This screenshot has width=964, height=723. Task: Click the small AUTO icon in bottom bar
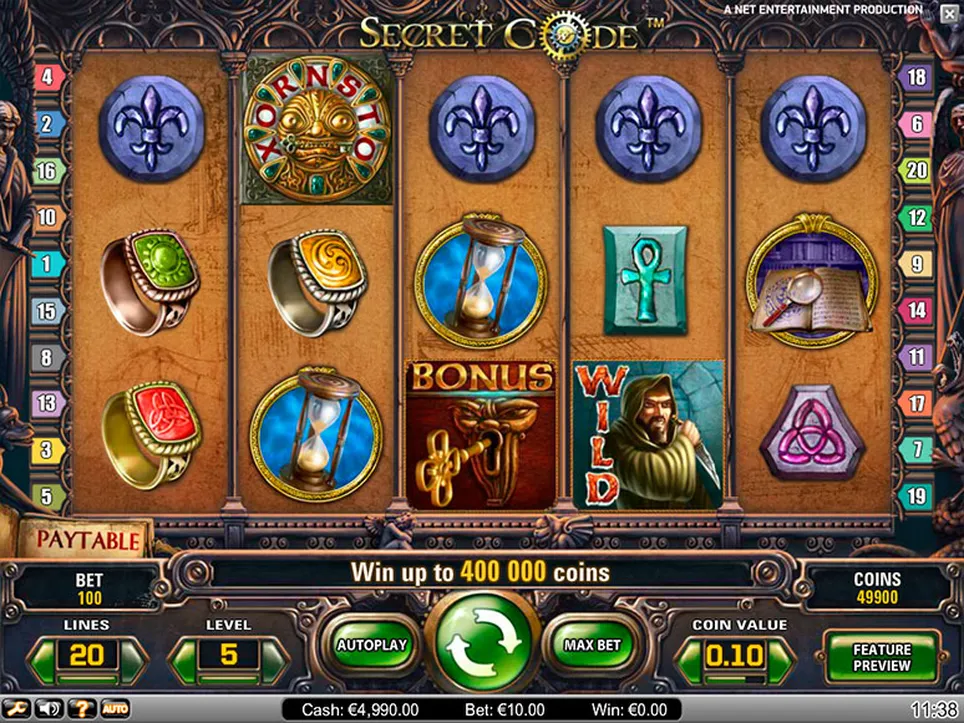(114, 709)
